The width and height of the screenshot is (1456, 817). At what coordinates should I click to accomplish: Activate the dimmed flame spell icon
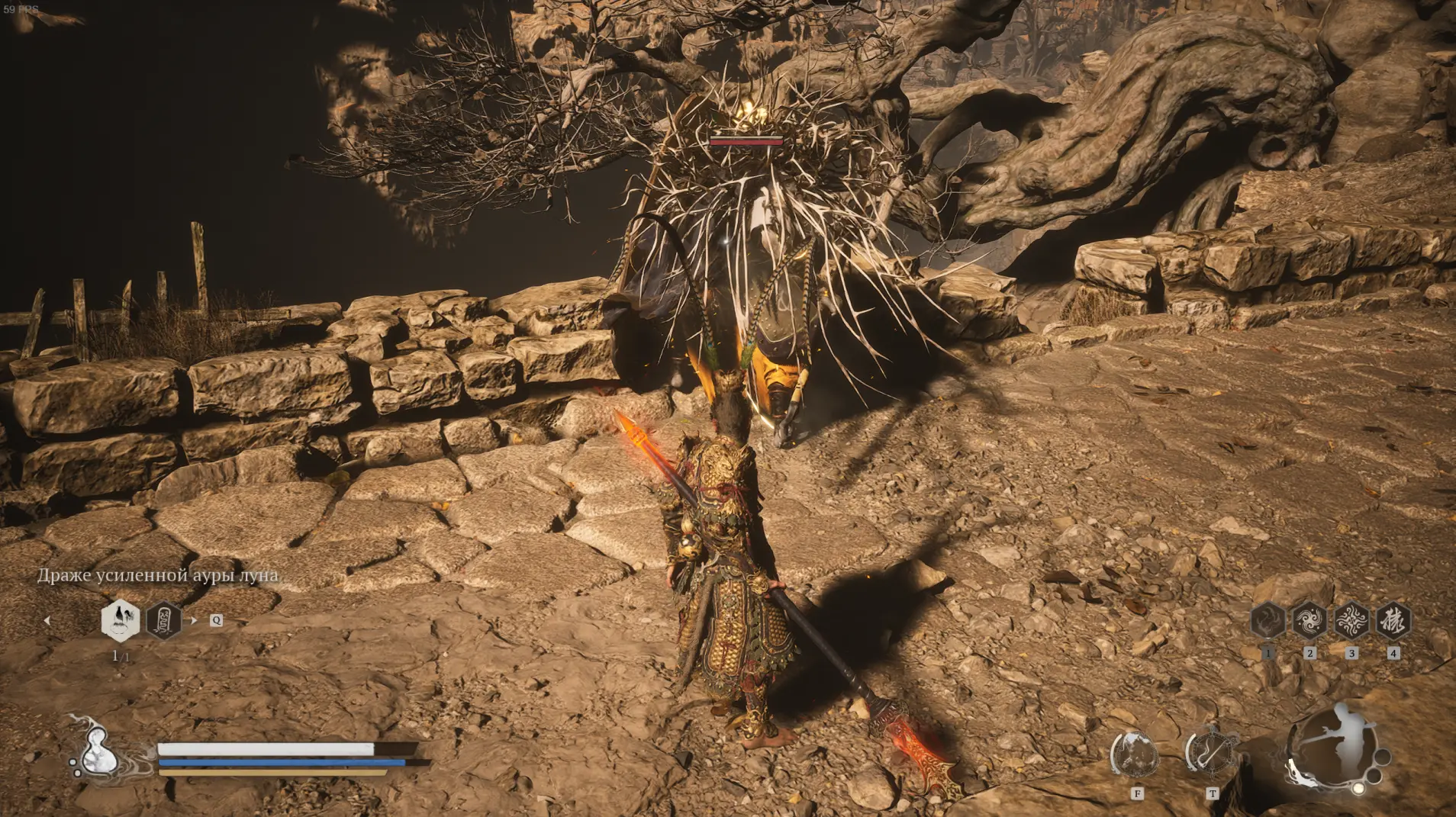[x=1268, y=620]
